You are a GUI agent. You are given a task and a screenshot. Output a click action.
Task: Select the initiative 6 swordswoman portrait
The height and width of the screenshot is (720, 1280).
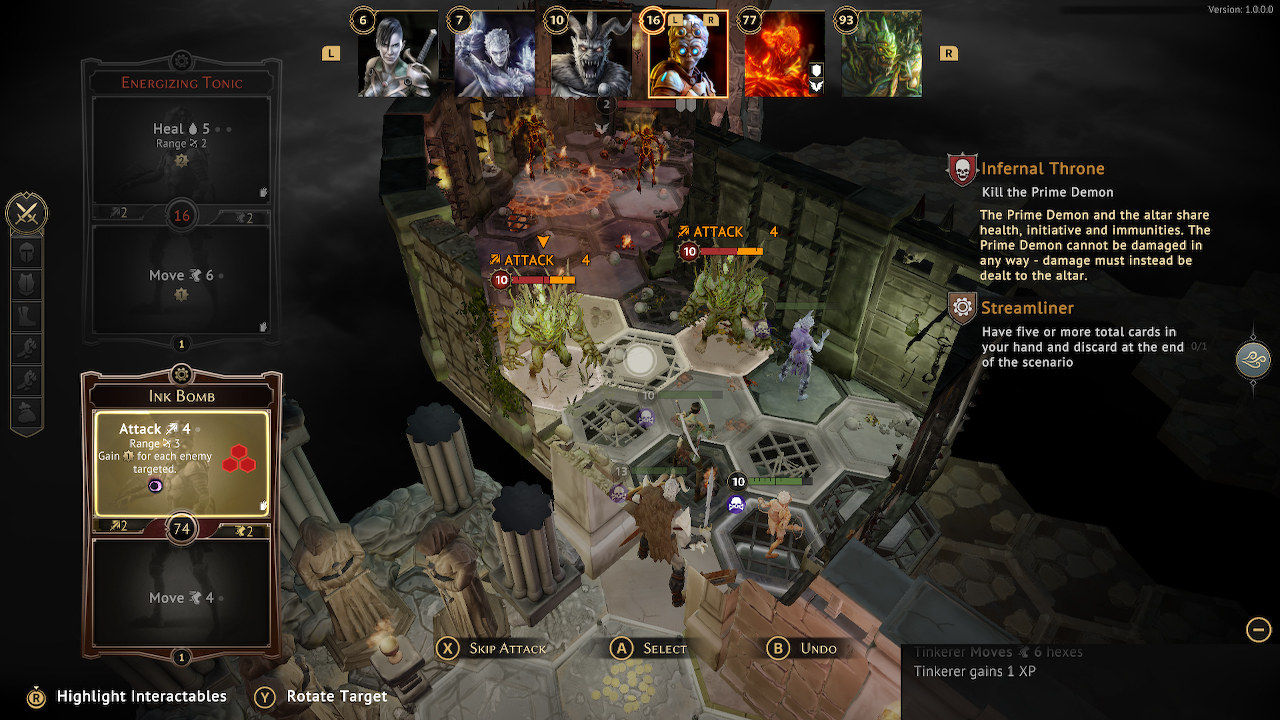(399, 55)
